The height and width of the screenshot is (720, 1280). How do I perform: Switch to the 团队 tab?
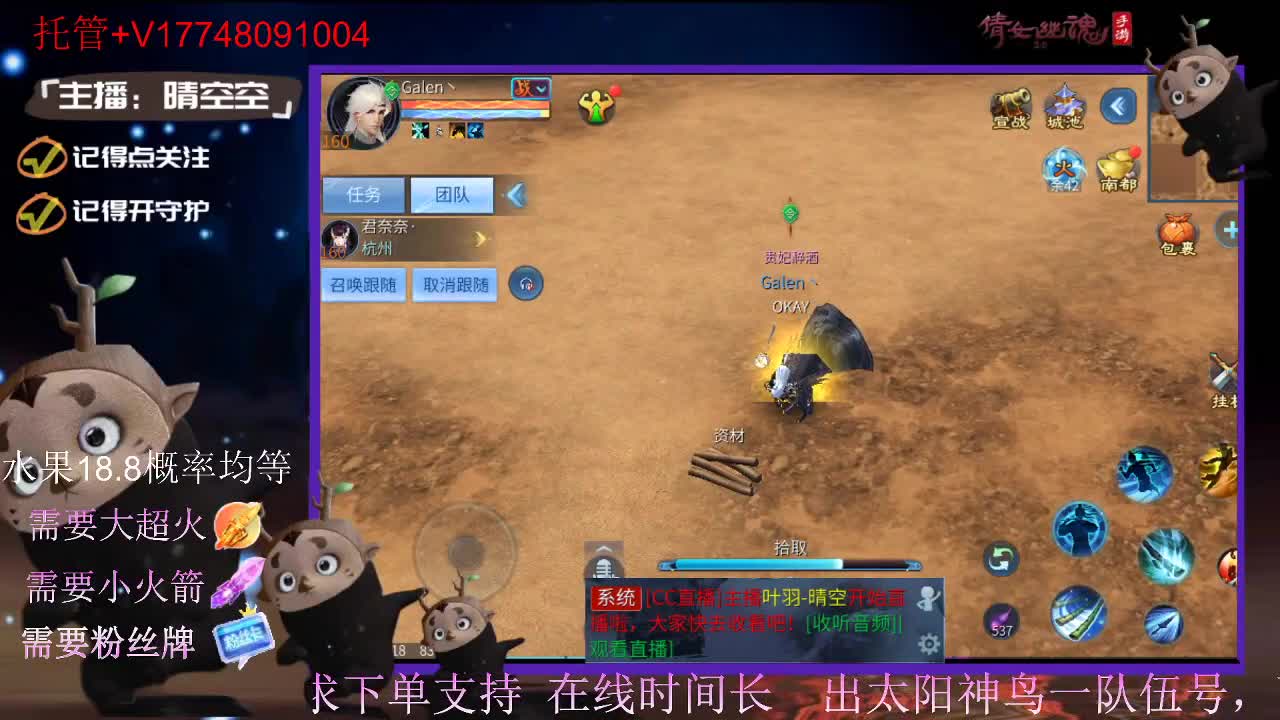click(452, 194)
